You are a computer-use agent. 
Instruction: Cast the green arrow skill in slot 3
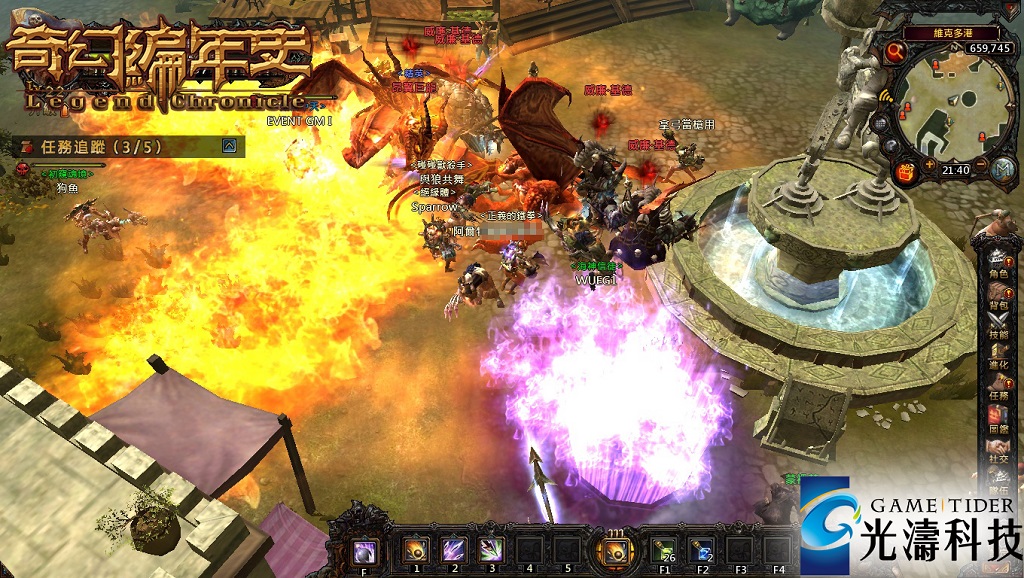pos(491,548)
